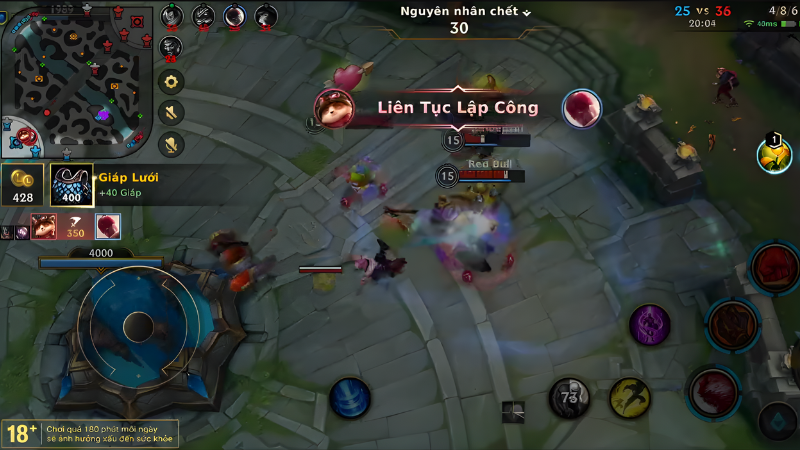Viewport: 800px width, 450px height.
Task: Open the shop via the gold counter
Action: click(x=23, y=186)
